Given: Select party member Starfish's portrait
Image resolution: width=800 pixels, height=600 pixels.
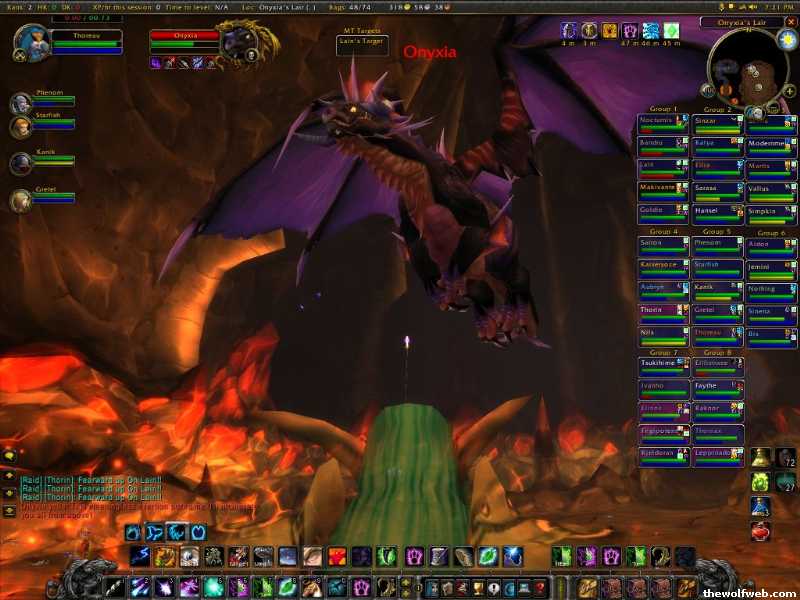Looking at the screenshot, I should click(21, 127).
